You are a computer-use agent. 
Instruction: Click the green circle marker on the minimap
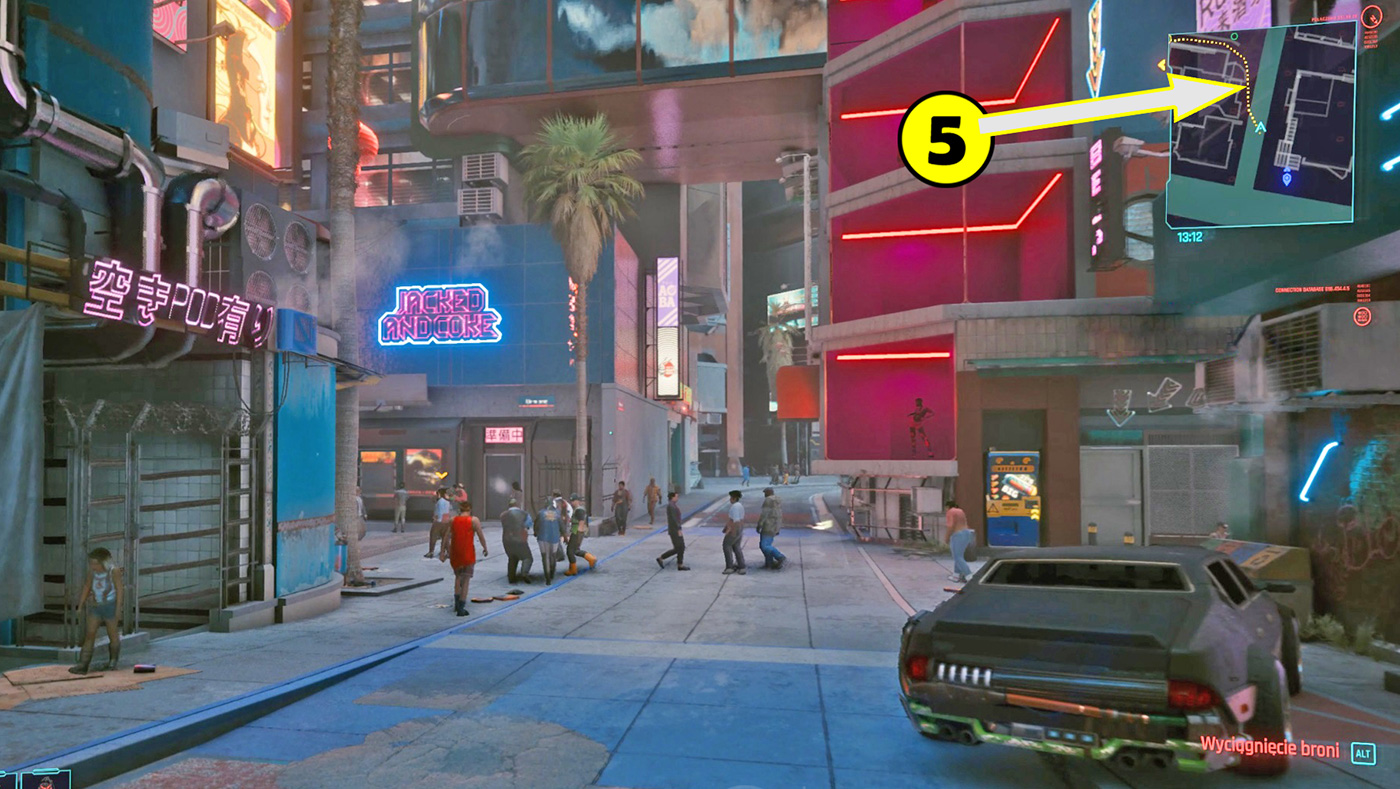point(1234,37)
